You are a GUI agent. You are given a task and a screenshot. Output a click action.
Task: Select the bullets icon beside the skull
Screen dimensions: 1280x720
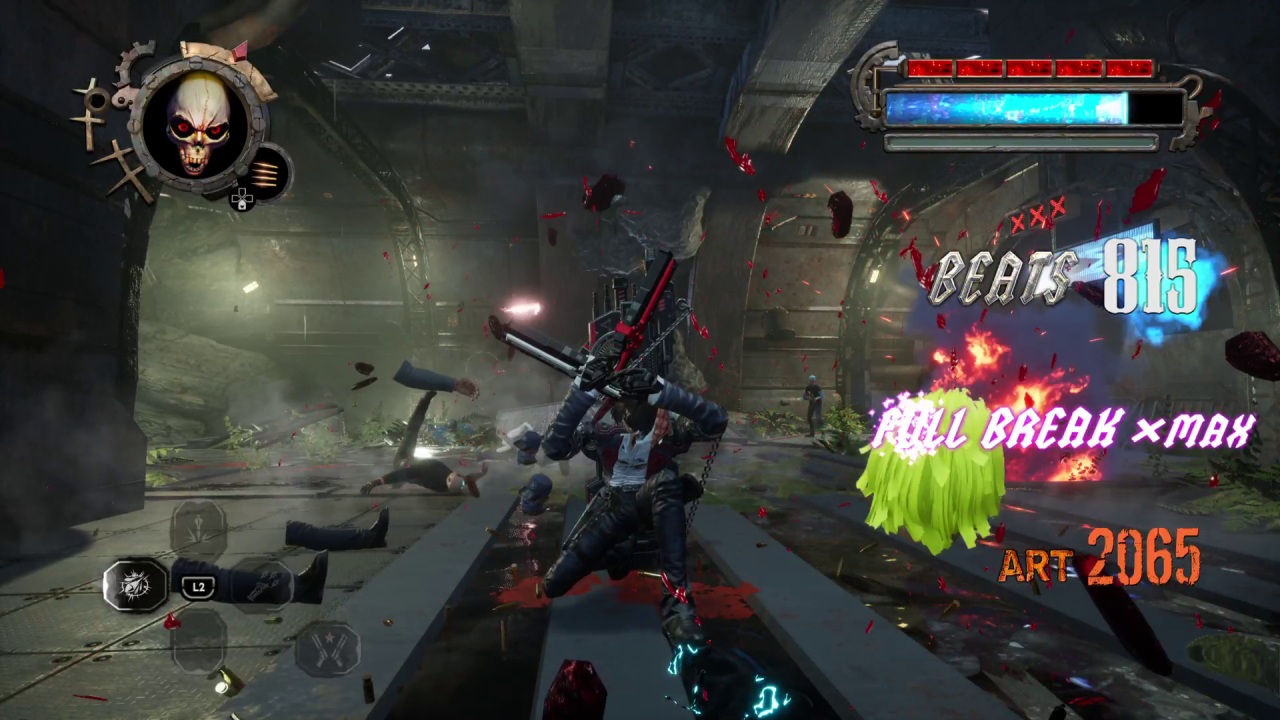[267, 172]
